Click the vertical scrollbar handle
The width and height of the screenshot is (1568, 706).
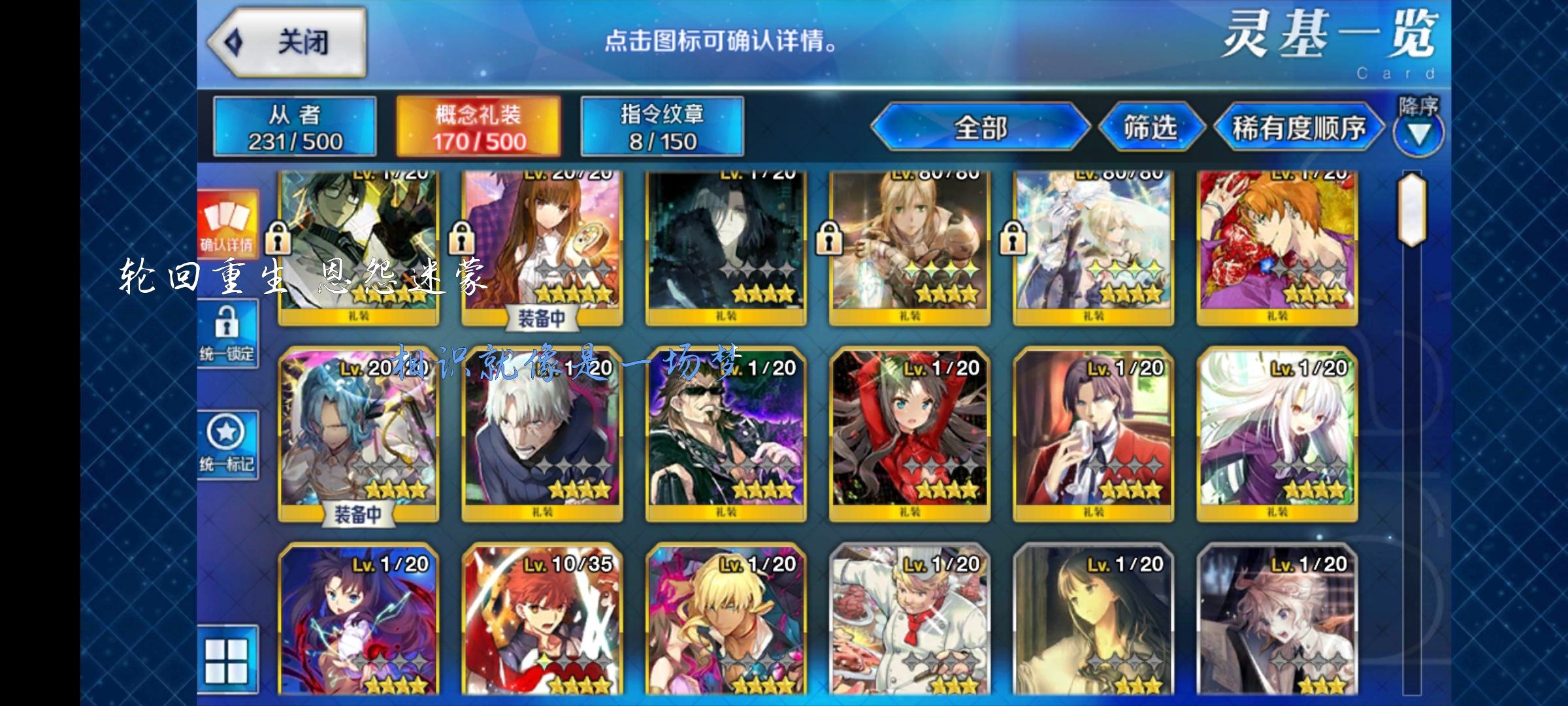click(x=1412, y=209)
